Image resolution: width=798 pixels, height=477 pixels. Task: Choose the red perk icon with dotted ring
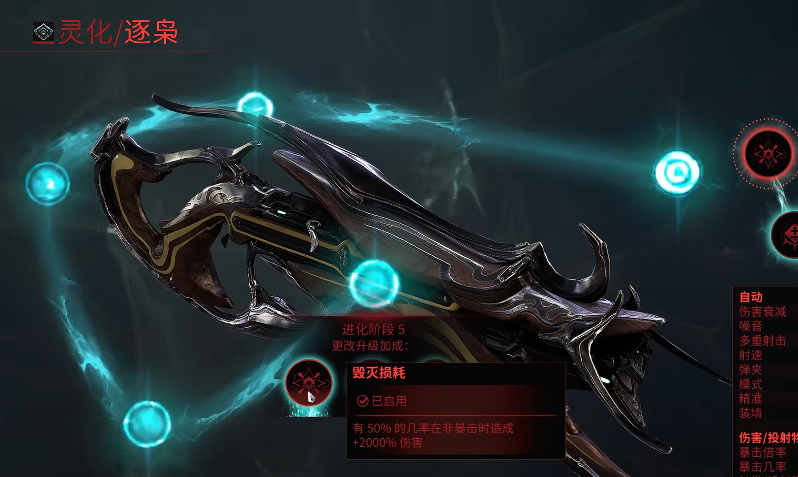point(768,153)
